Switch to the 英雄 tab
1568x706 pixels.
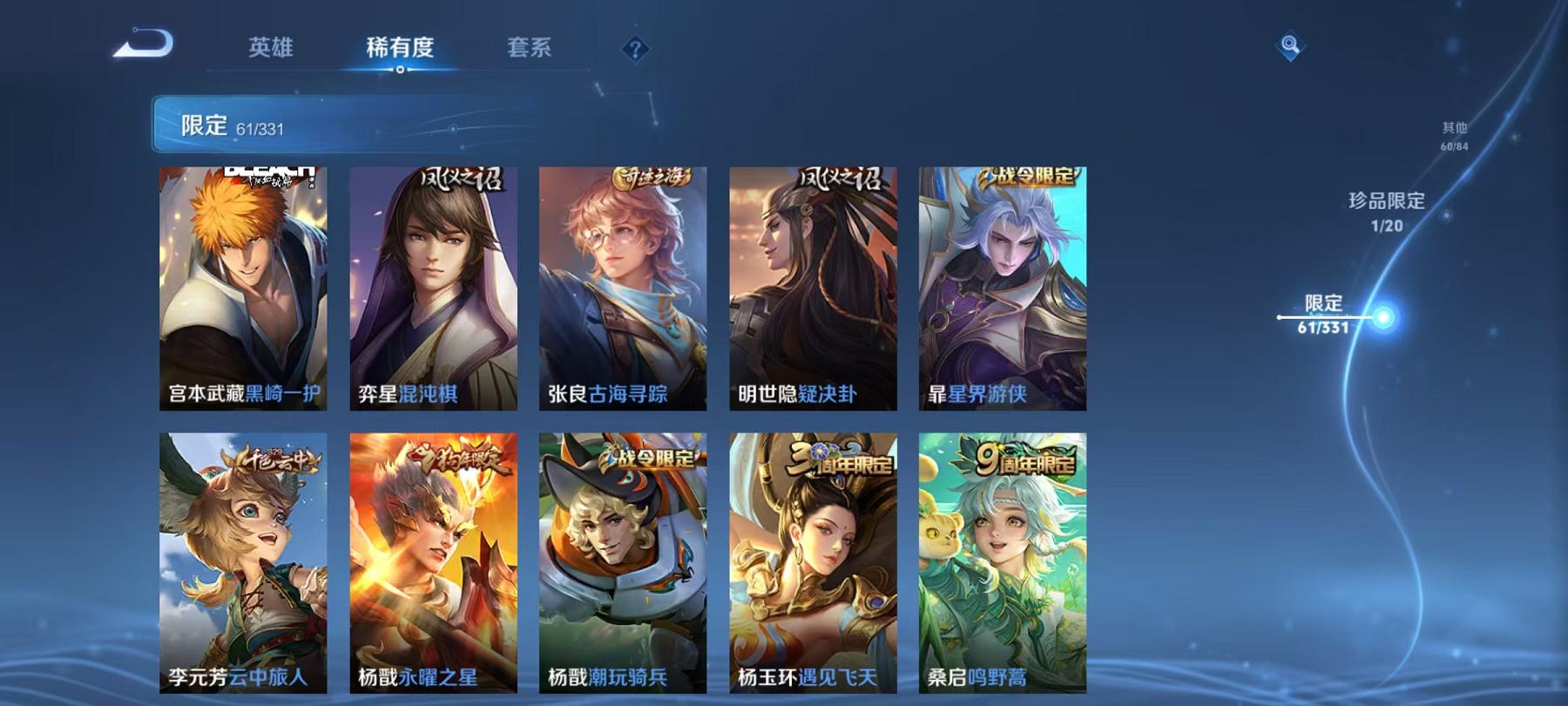tap(270, 50)
